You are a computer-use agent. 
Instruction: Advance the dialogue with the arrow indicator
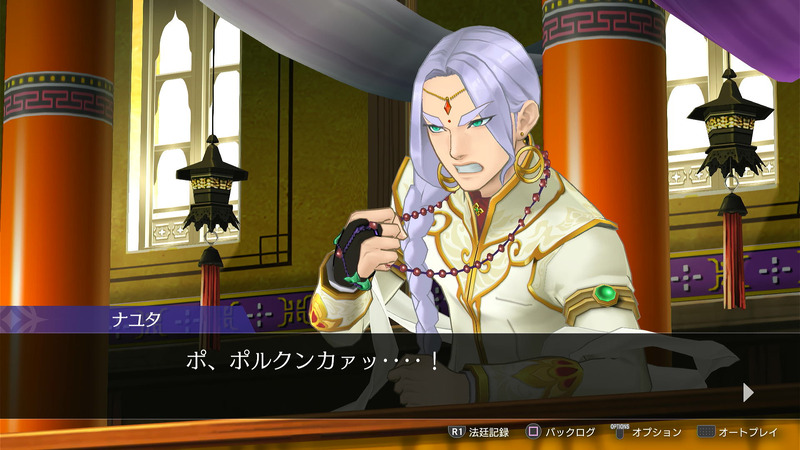tap(748, 393)
